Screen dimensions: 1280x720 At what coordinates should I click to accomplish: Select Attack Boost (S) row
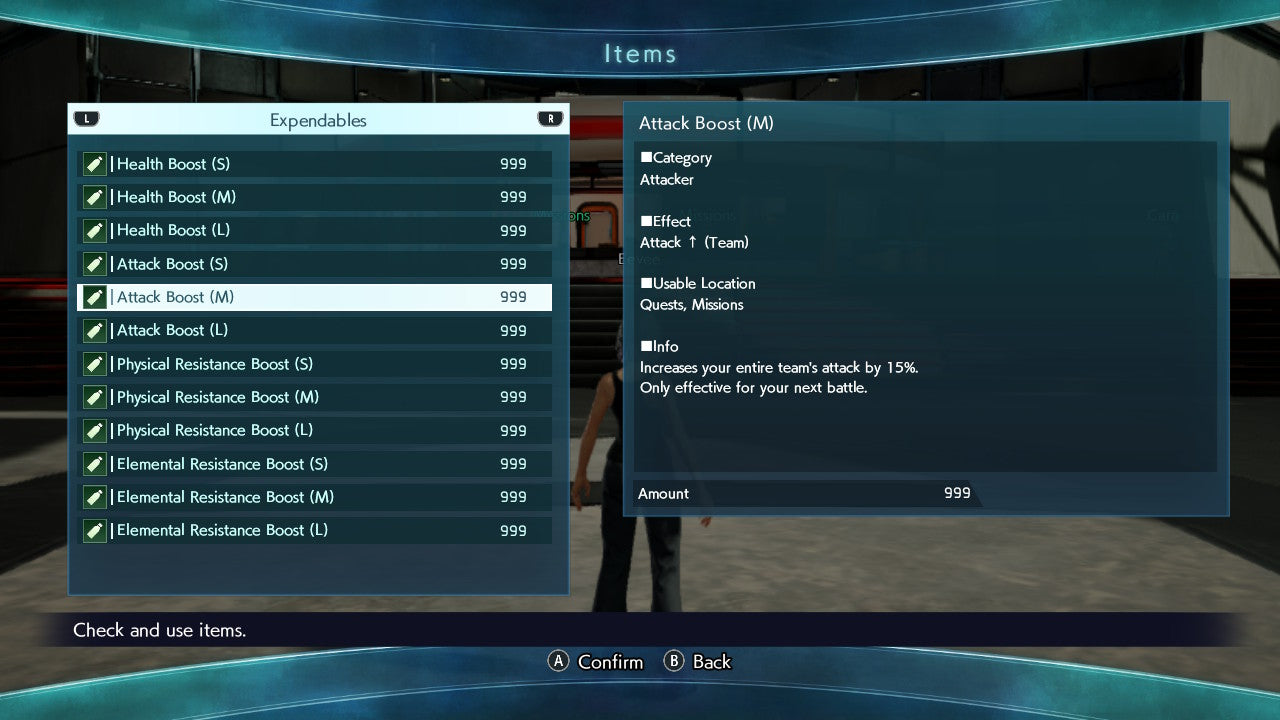[x=315, y=264]
